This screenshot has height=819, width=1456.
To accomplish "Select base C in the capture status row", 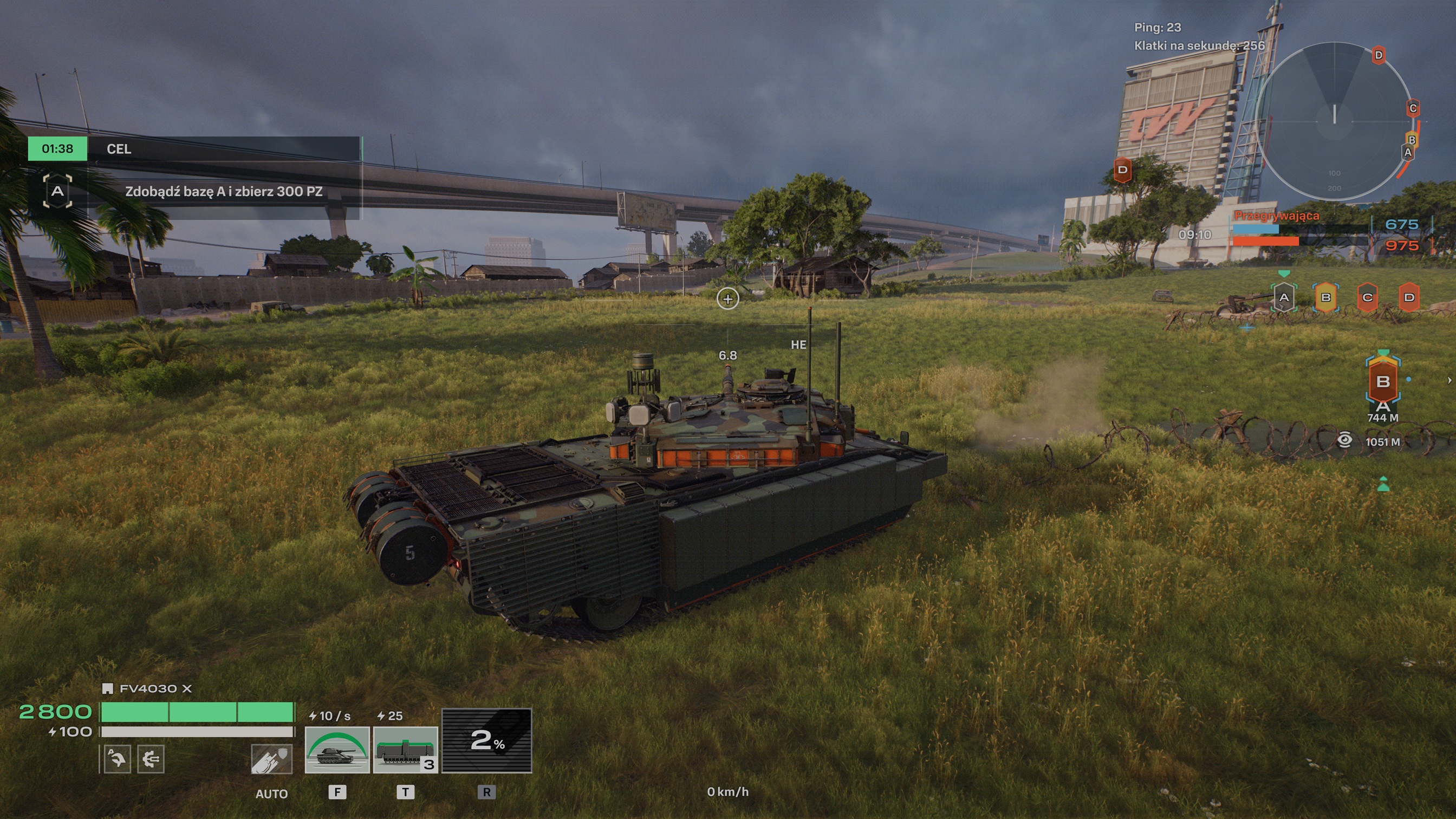I will pyautogui.click(x=1367, y=297).
